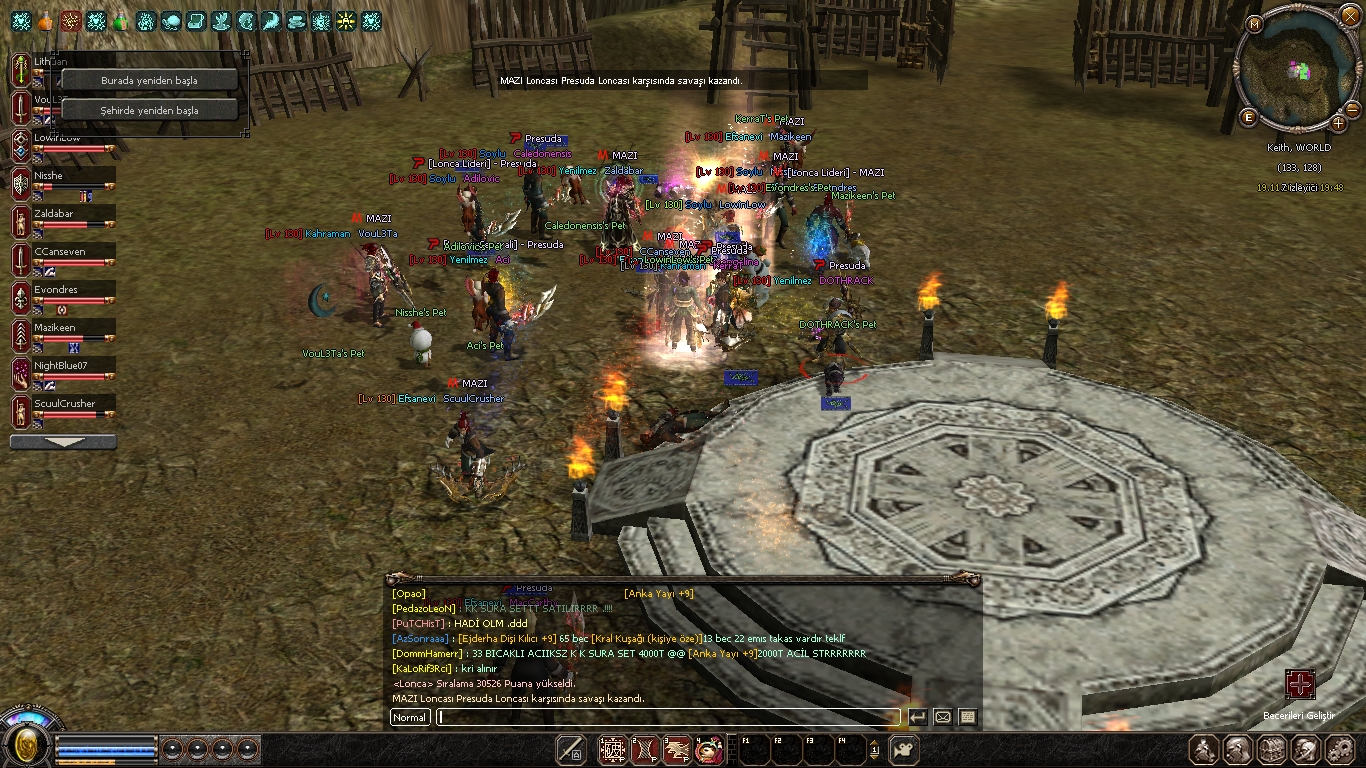Viewport: 1366px width, 768px height.
Task: Use the character portrait item in hotbar slot 4
Action: coord(709,749)
